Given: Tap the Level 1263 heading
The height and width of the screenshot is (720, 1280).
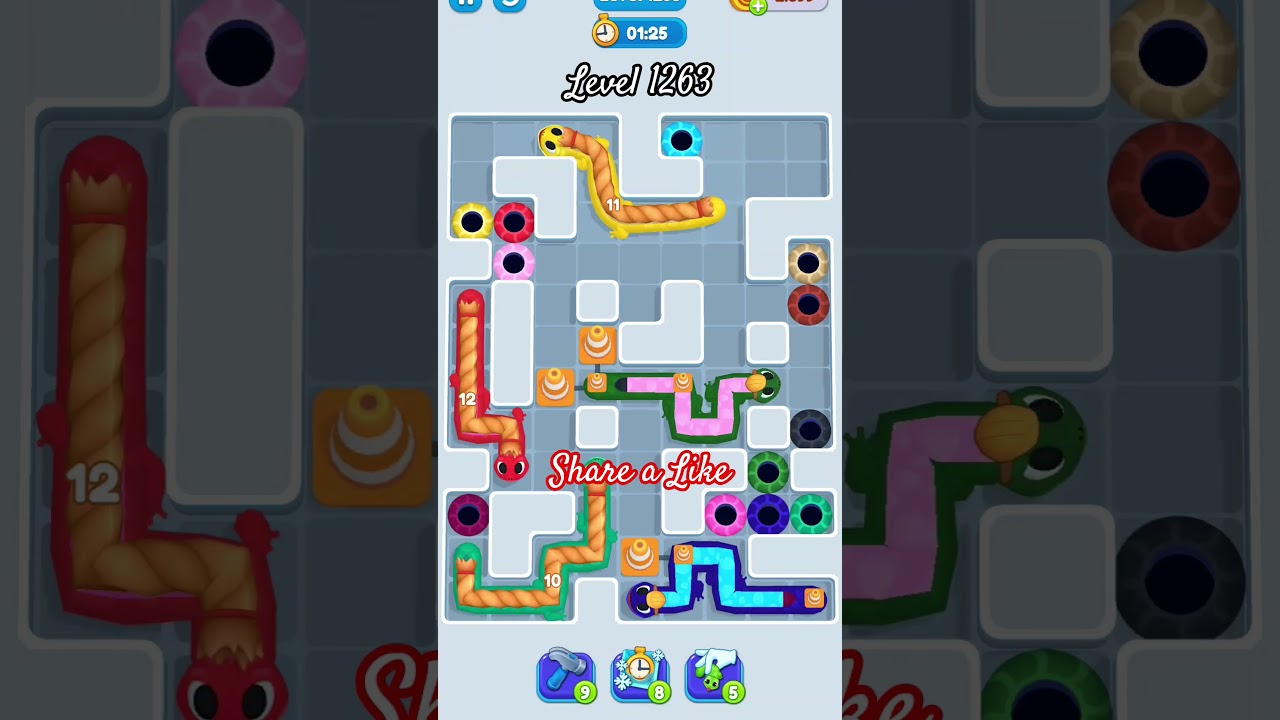Looking at the screenshot, I should [x=638, y=82].
